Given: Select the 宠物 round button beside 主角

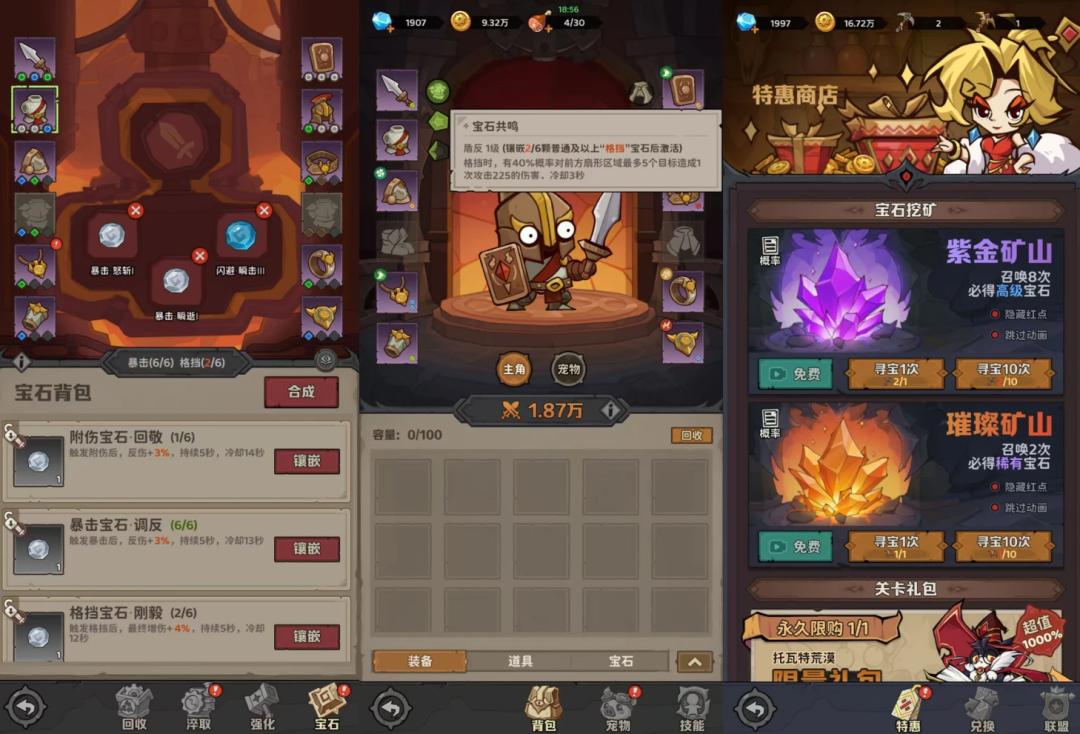Looking at the screenshot, I should click(x=568, y=369).
